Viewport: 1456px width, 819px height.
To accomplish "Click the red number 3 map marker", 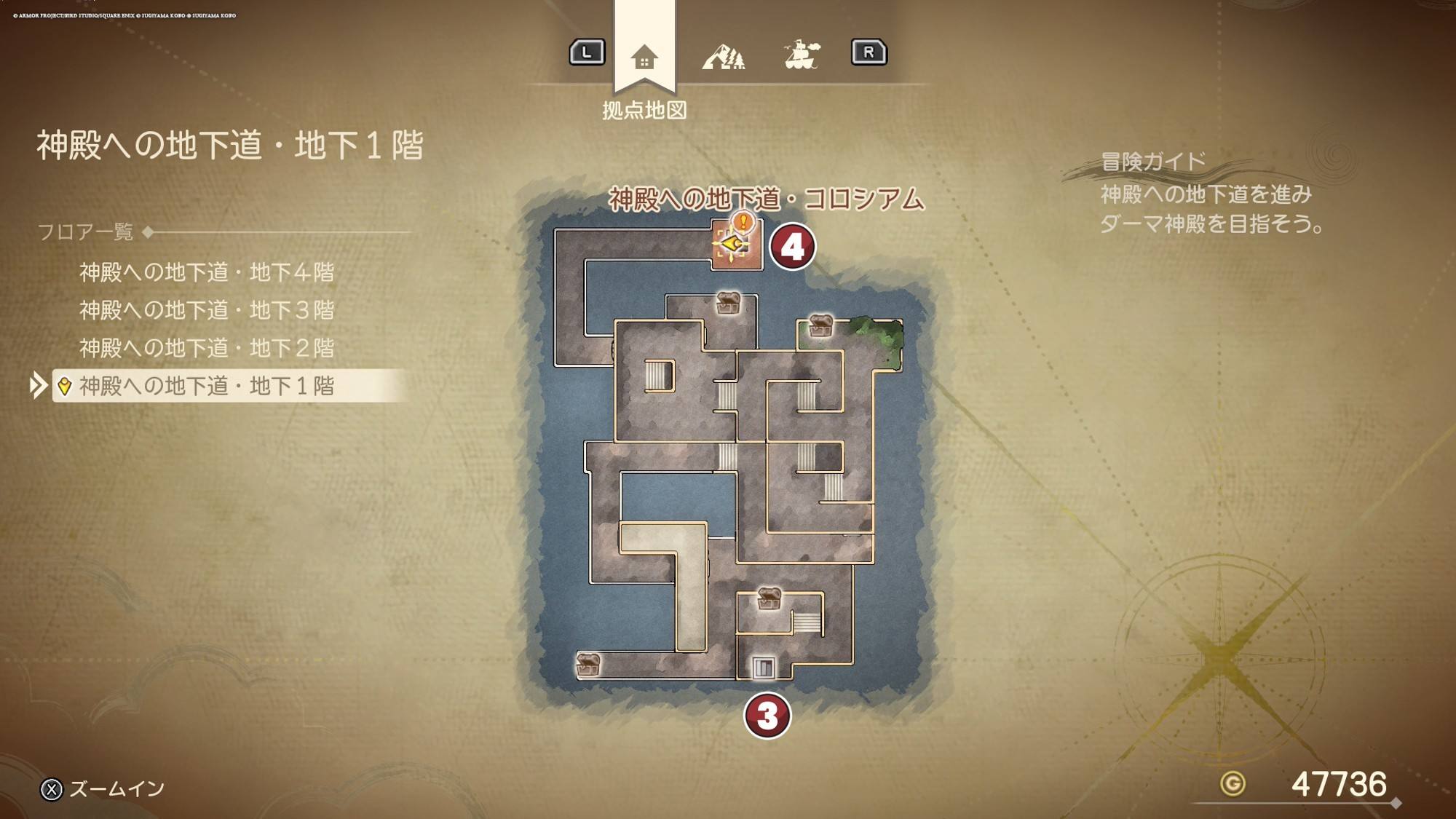I will (767, 715).
